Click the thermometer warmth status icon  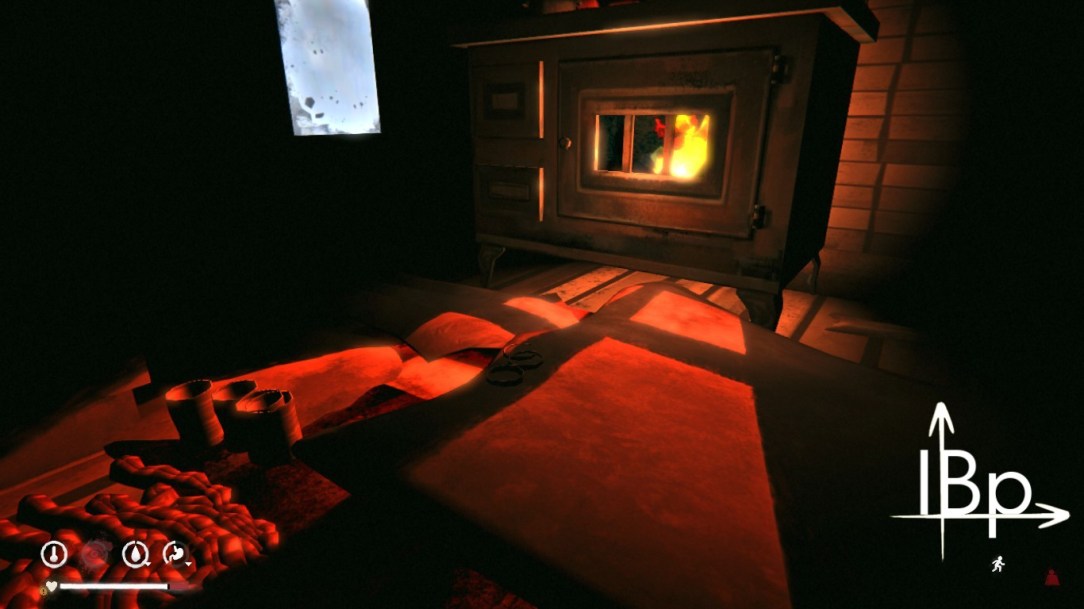[x=54, y=553]
